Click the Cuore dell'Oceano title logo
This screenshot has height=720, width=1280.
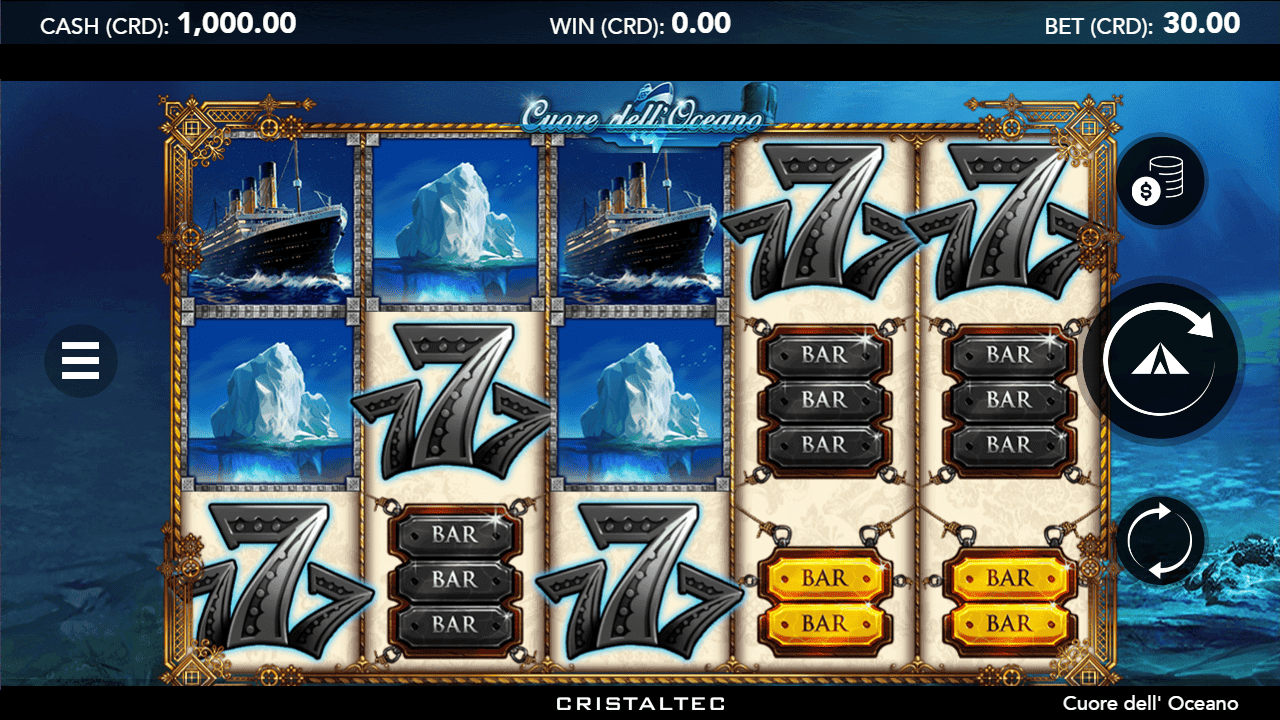[640, 115]
